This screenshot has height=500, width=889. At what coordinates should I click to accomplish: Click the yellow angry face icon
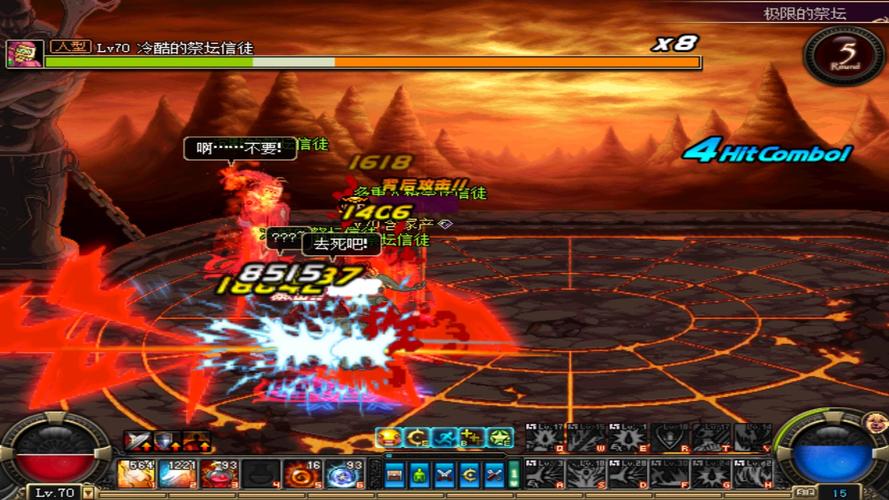388,437
